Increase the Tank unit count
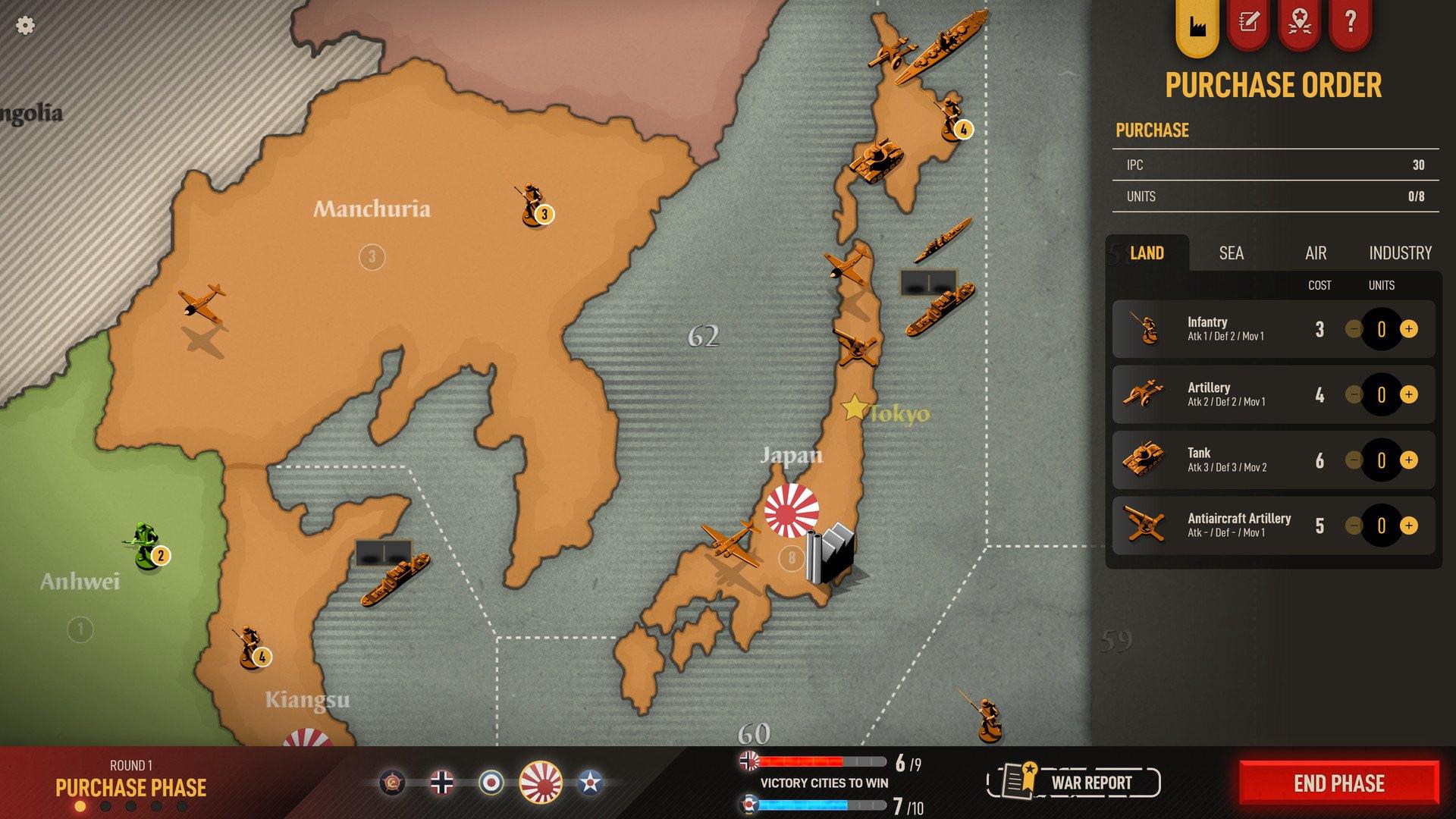This screenshot has height=819, width=1456. (x=1409, y=460)
